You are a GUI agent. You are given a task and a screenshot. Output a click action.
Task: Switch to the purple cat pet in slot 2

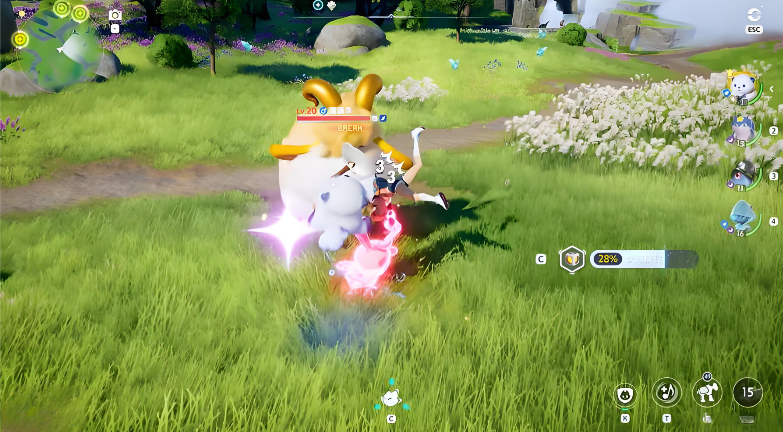point(742,127)
